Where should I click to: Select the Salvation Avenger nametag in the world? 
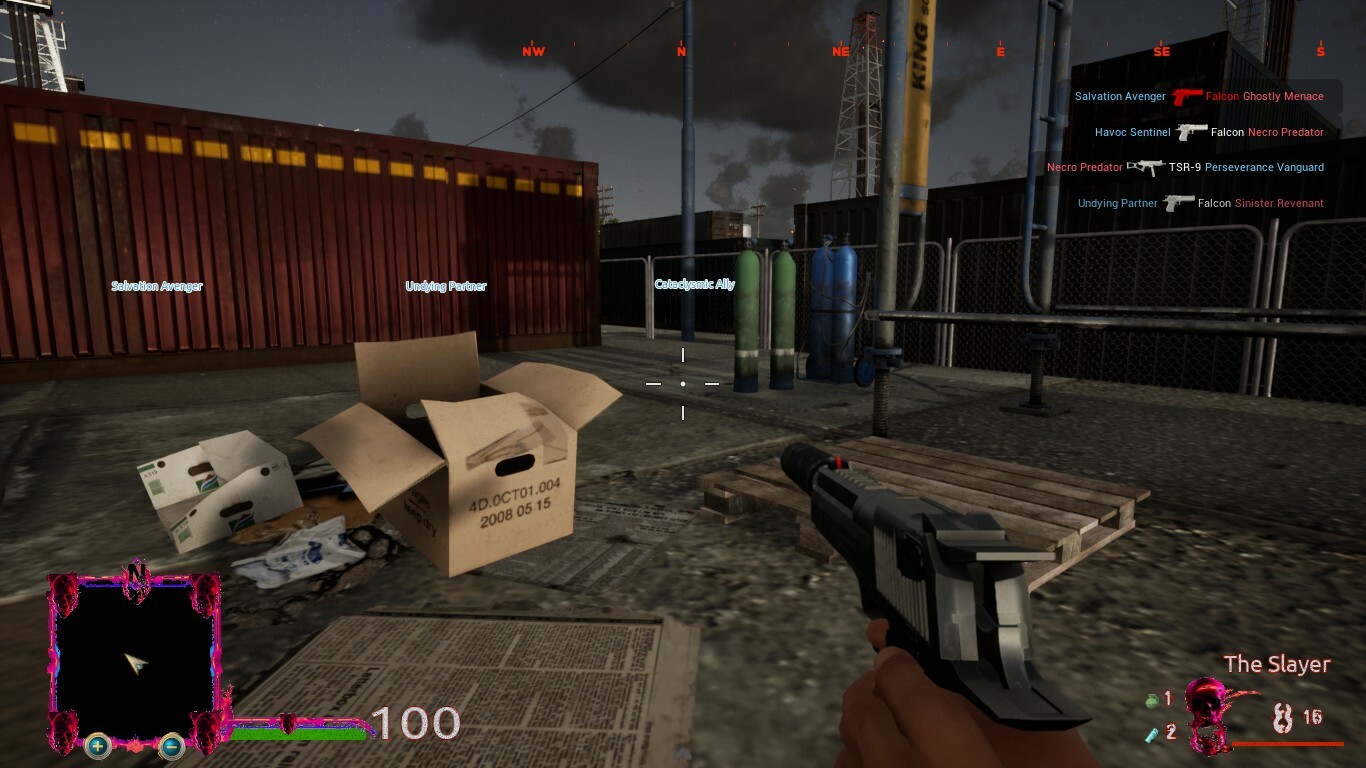157,286
